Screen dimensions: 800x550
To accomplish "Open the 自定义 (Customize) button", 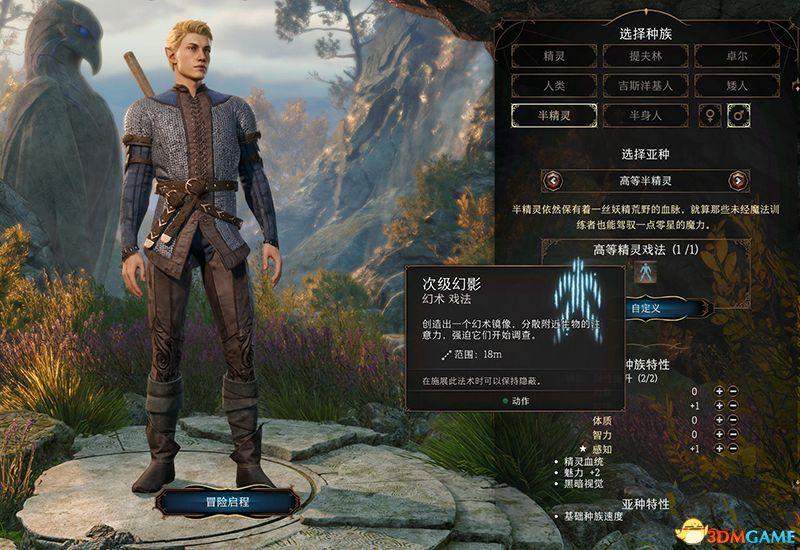I will pyautogui.click(x=646, y=308).
